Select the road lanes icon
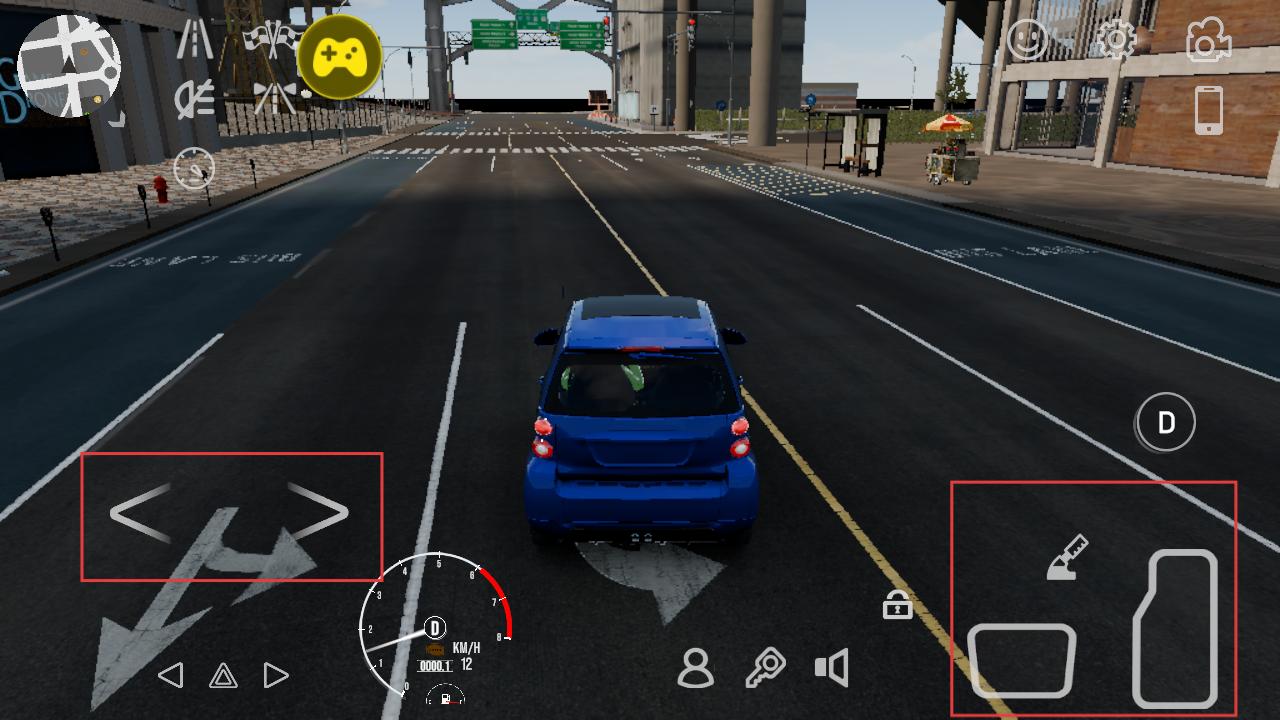 click(x=194, y=41)
